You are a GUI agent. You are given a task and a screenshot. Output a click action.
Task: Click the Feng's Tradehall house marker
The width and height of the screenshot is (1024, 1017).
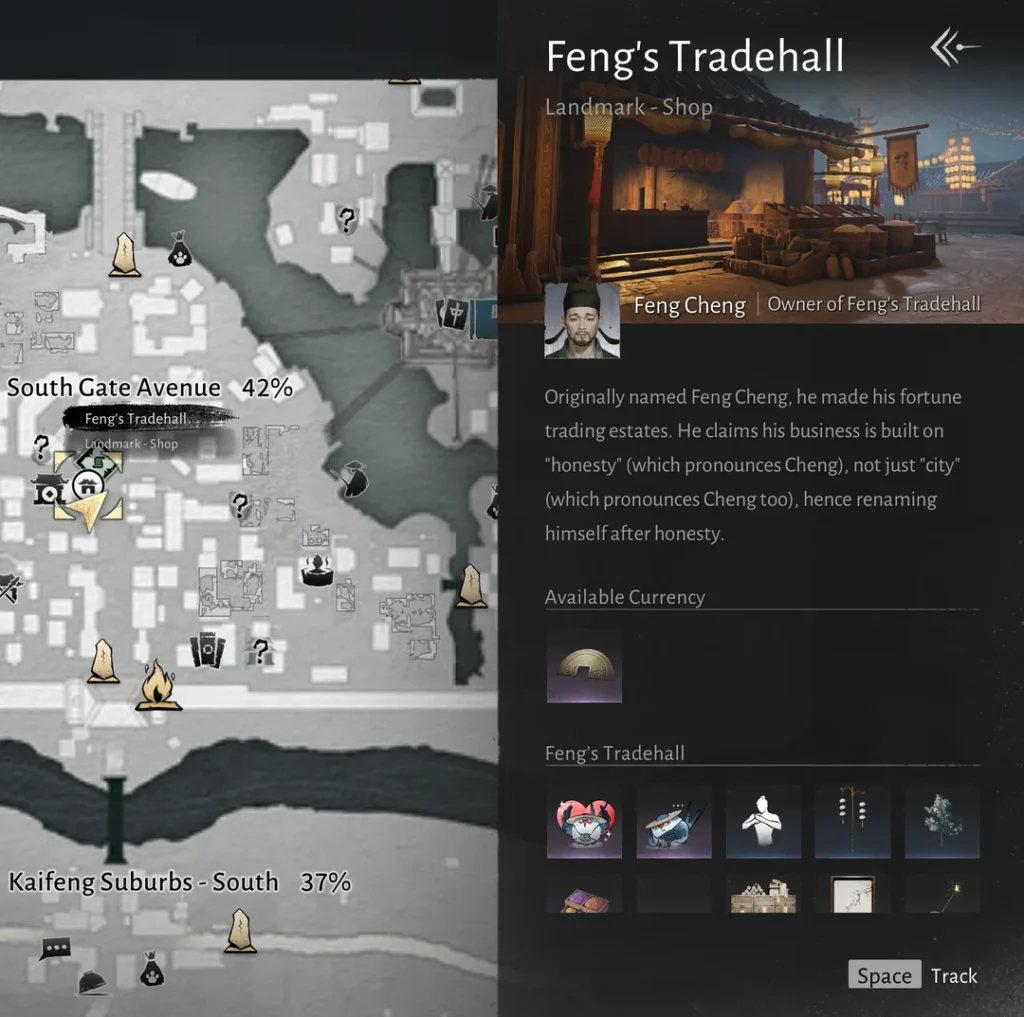pyautogui.click(x=88, y=487)
